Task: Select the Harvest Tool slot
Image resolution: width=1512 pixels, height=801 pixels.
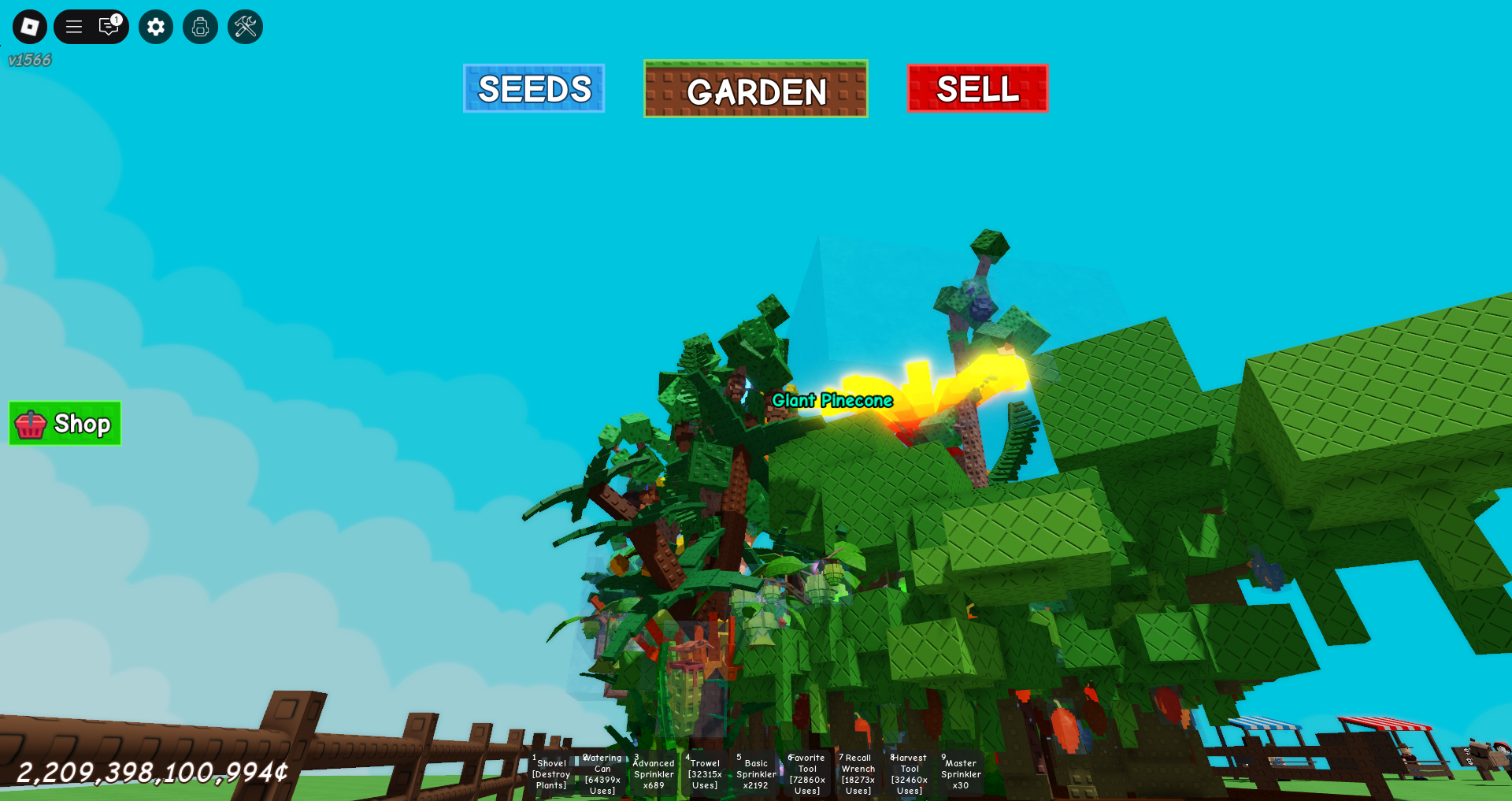Action: pyautogui.click(x=910, y=773)
